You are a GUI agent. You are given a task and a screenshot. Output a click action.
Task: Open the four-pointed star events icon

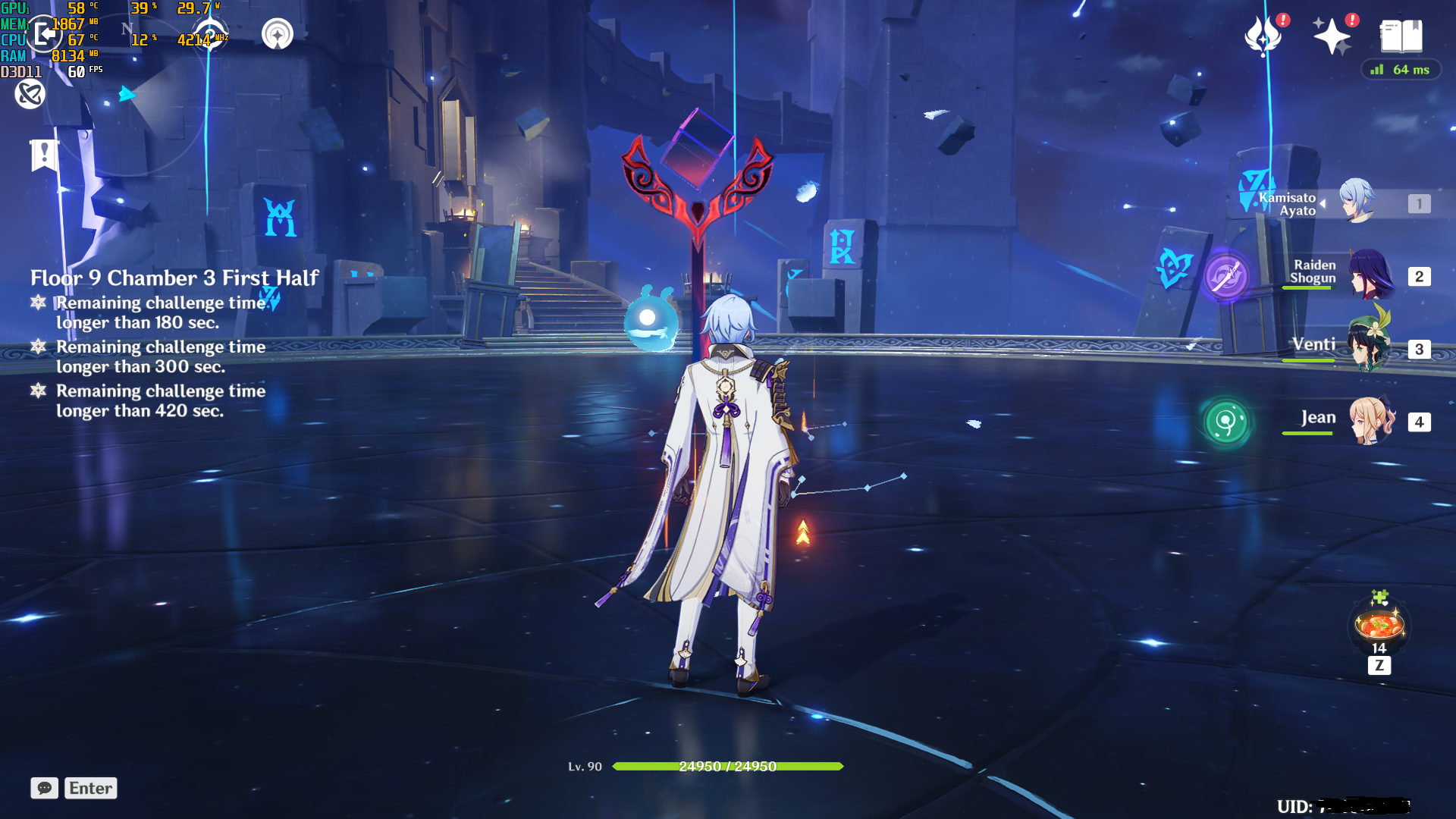point(1332,36)
